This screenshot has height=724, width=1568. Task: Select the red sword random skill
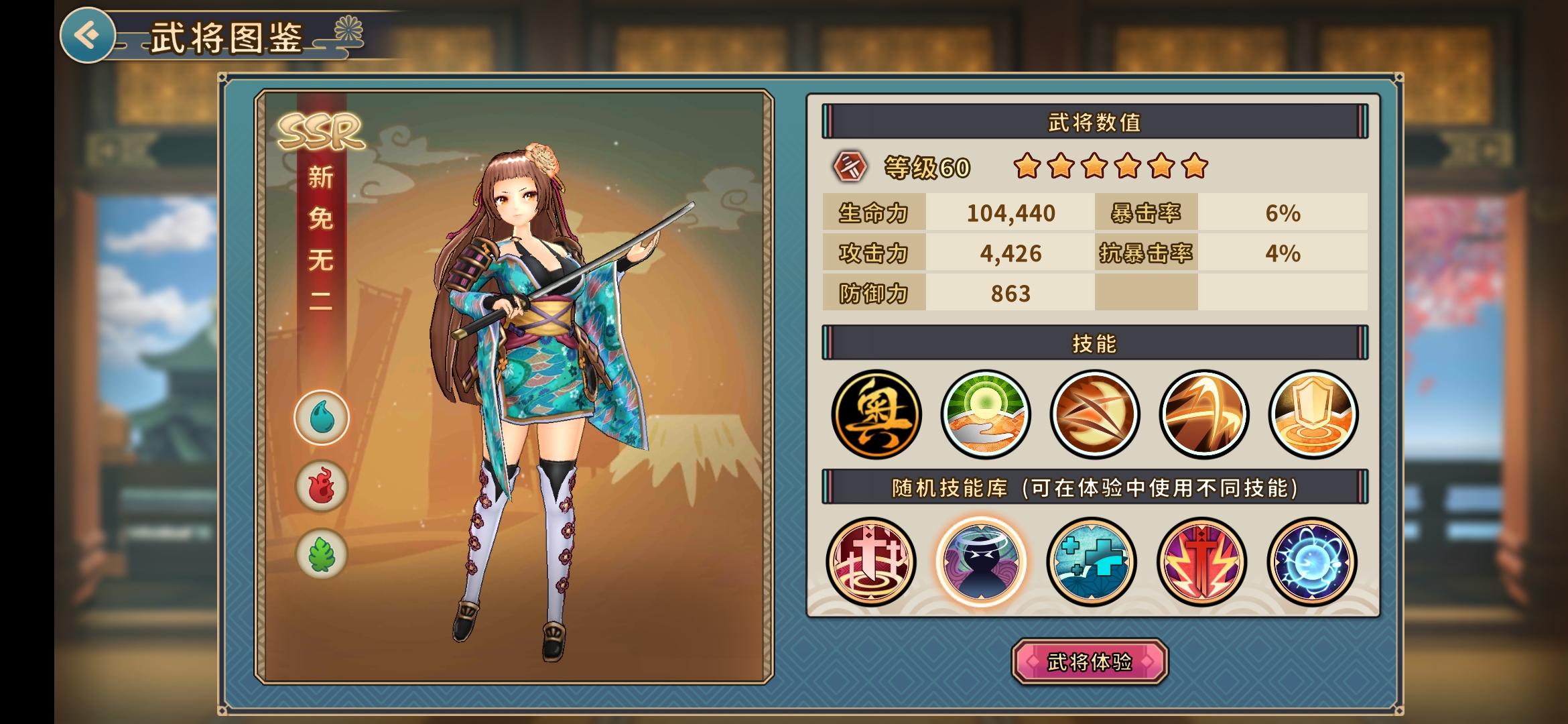pos(870,562)
